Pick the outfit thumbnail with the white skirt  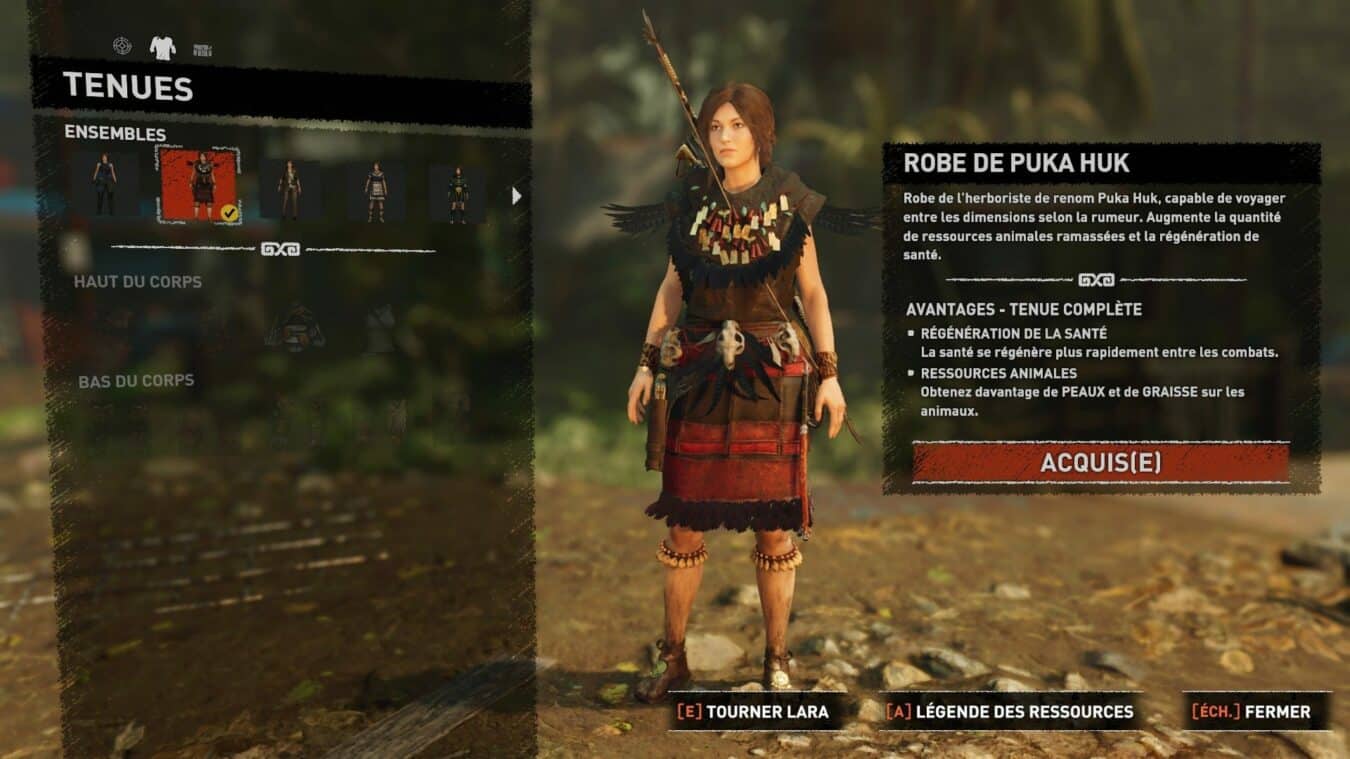[x=376, y=191]
